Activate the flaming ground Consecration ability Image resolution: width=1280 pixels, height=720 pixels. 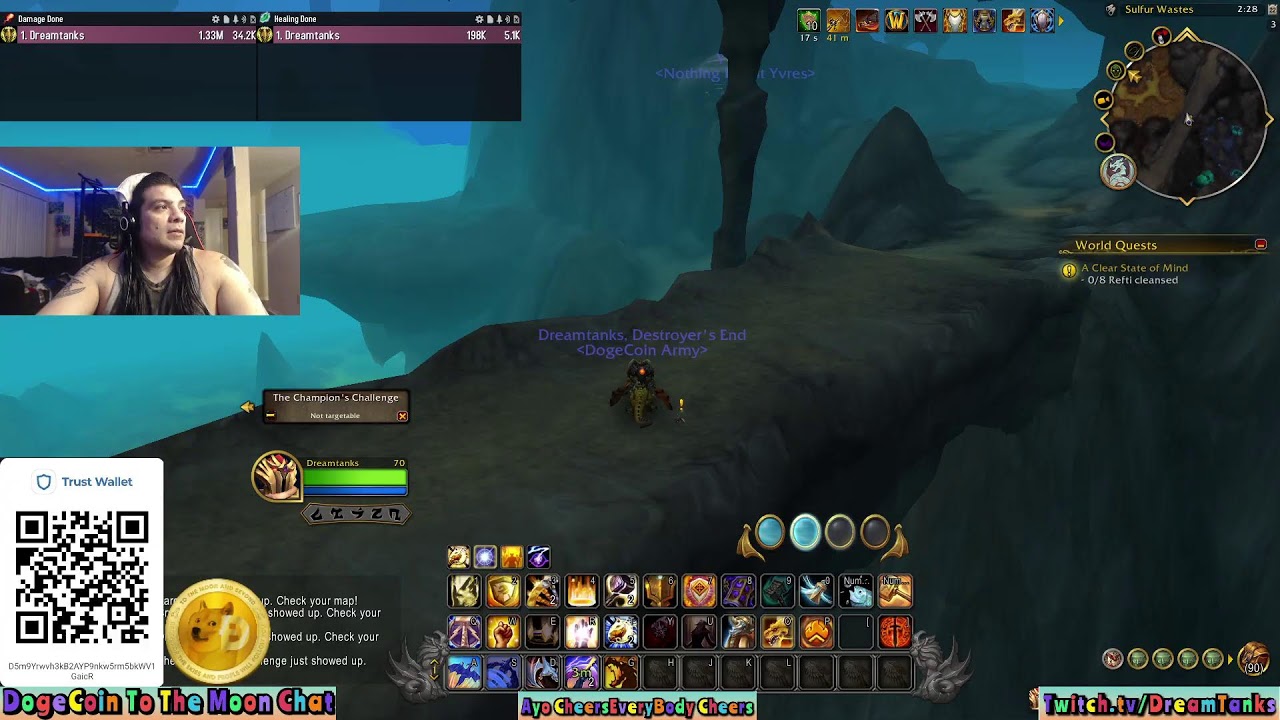tap(581, 591)
